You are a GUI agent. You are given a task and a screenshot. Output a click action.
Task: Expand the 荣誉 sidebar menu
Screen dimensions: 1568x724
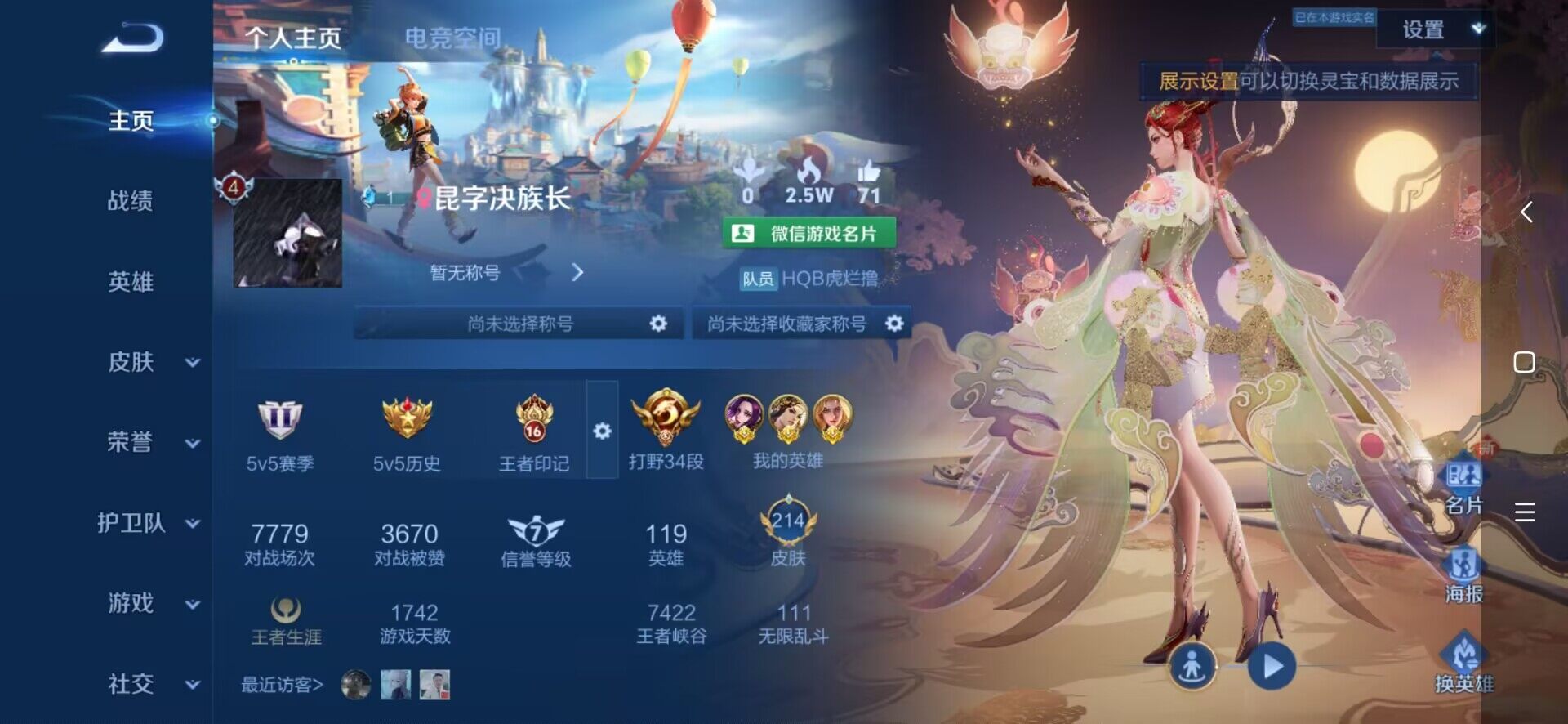click(151, 442)
